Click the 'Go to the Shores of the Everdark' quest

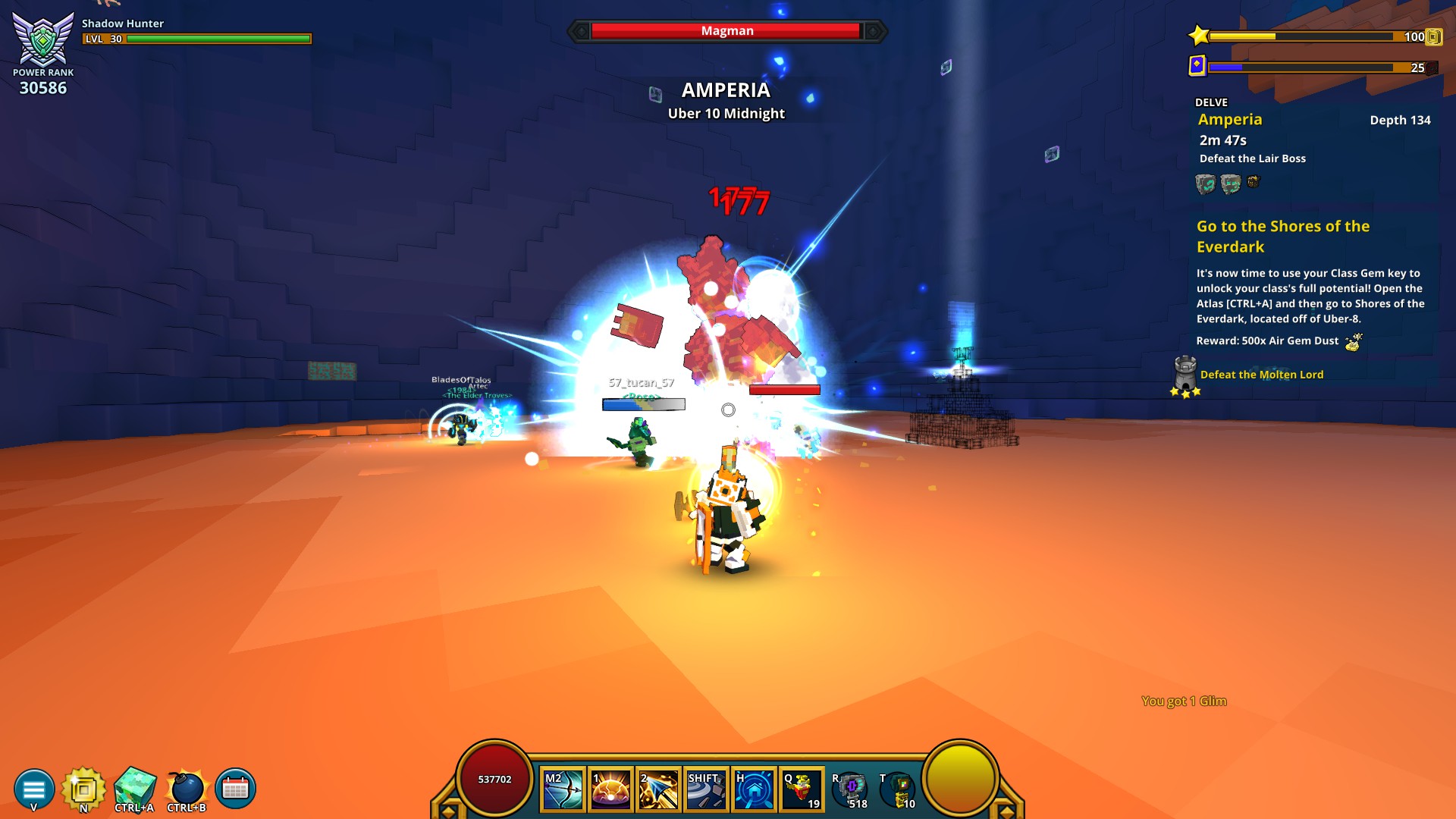[1282, 236]
